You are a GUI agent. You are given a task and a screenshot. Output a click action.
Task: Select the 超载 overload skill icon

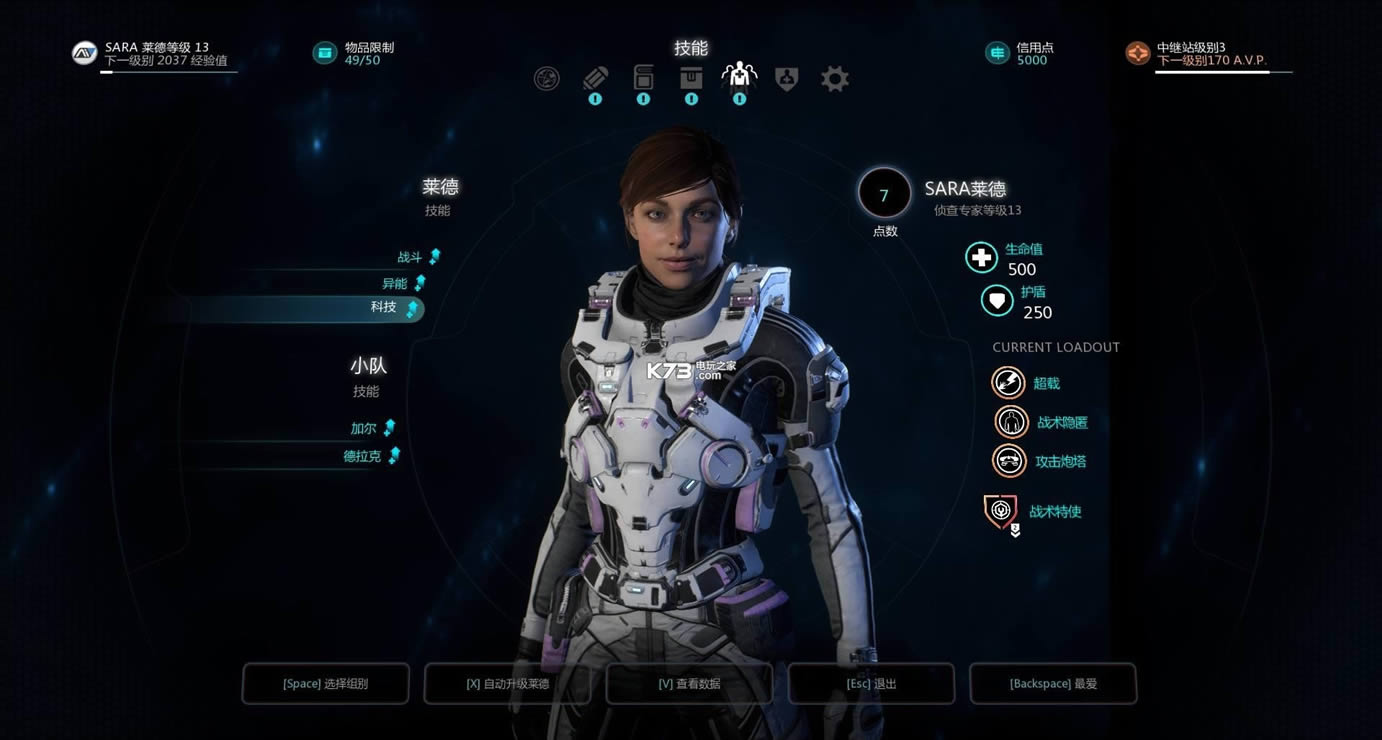coord(1009,382)
